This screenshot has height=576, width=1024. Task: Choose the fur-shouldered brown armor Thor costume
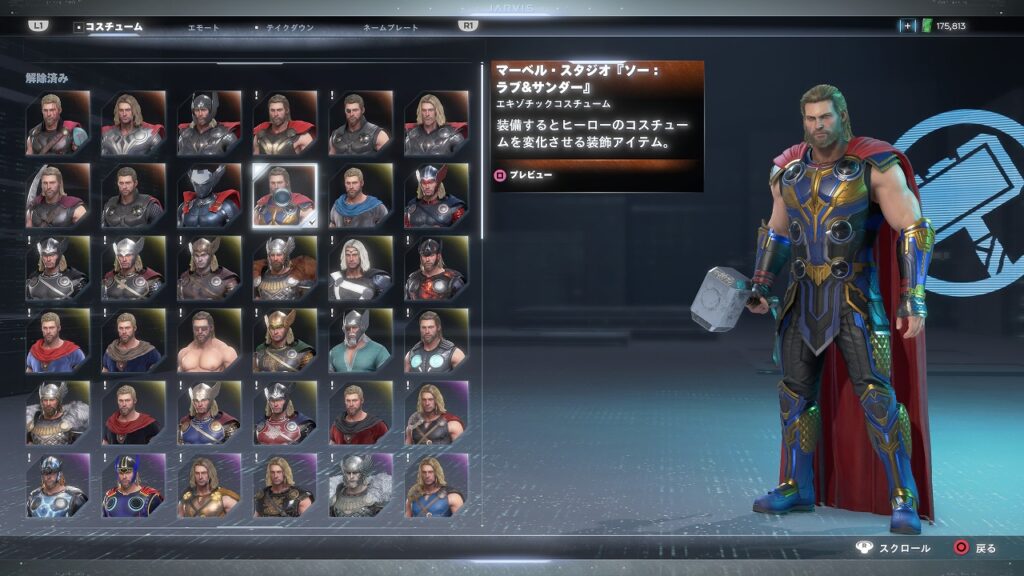(284, 270)
